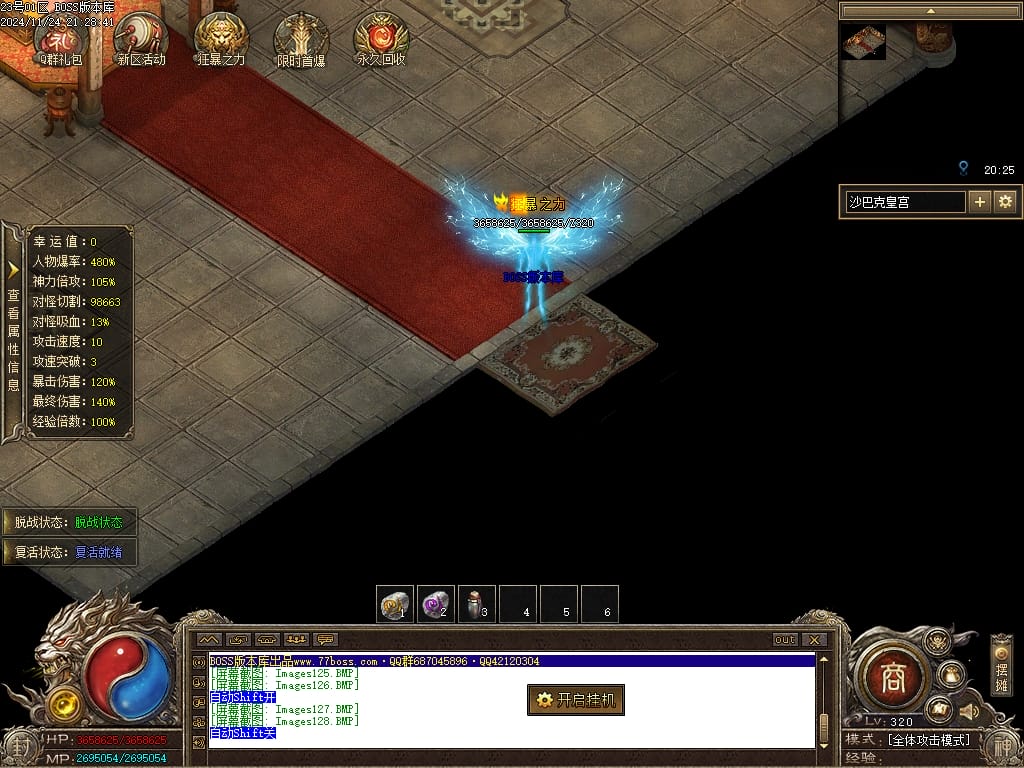This screenshot has width=1024, height=768.
Task: Open the 摆摊 stall button
Action: [x=1001, y=665]
